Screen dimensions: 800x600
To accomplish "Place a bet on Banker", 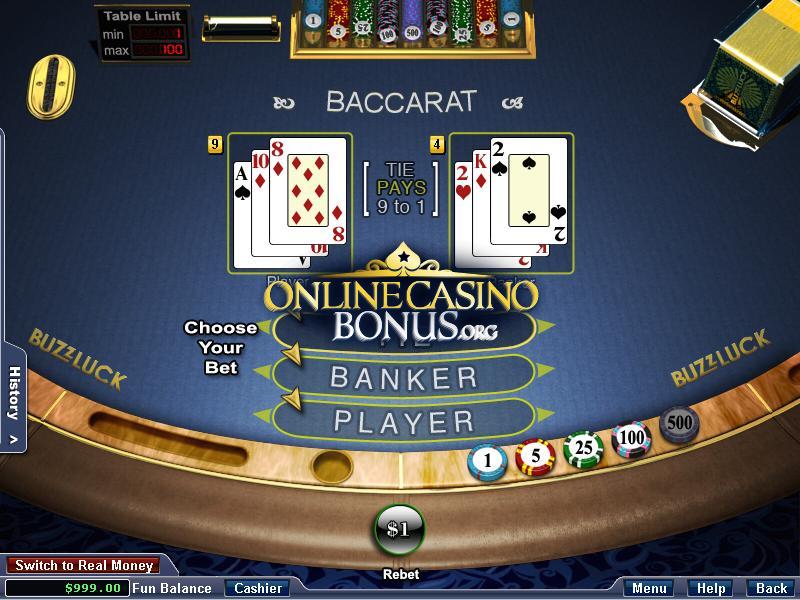I will click(x=404, y=377).
